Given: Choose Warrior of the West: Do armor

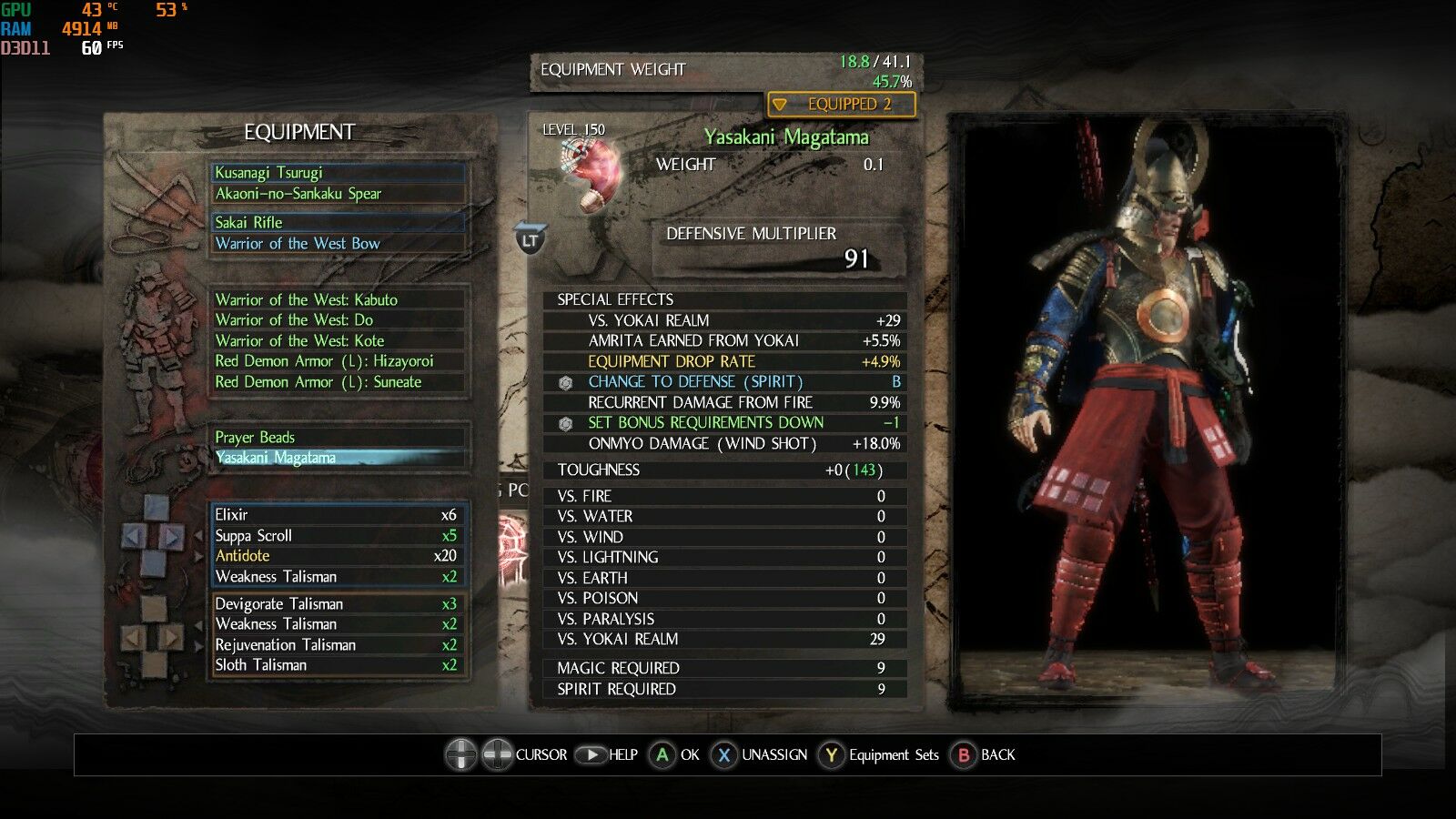Looking at the screenshot, I should 338,320.
